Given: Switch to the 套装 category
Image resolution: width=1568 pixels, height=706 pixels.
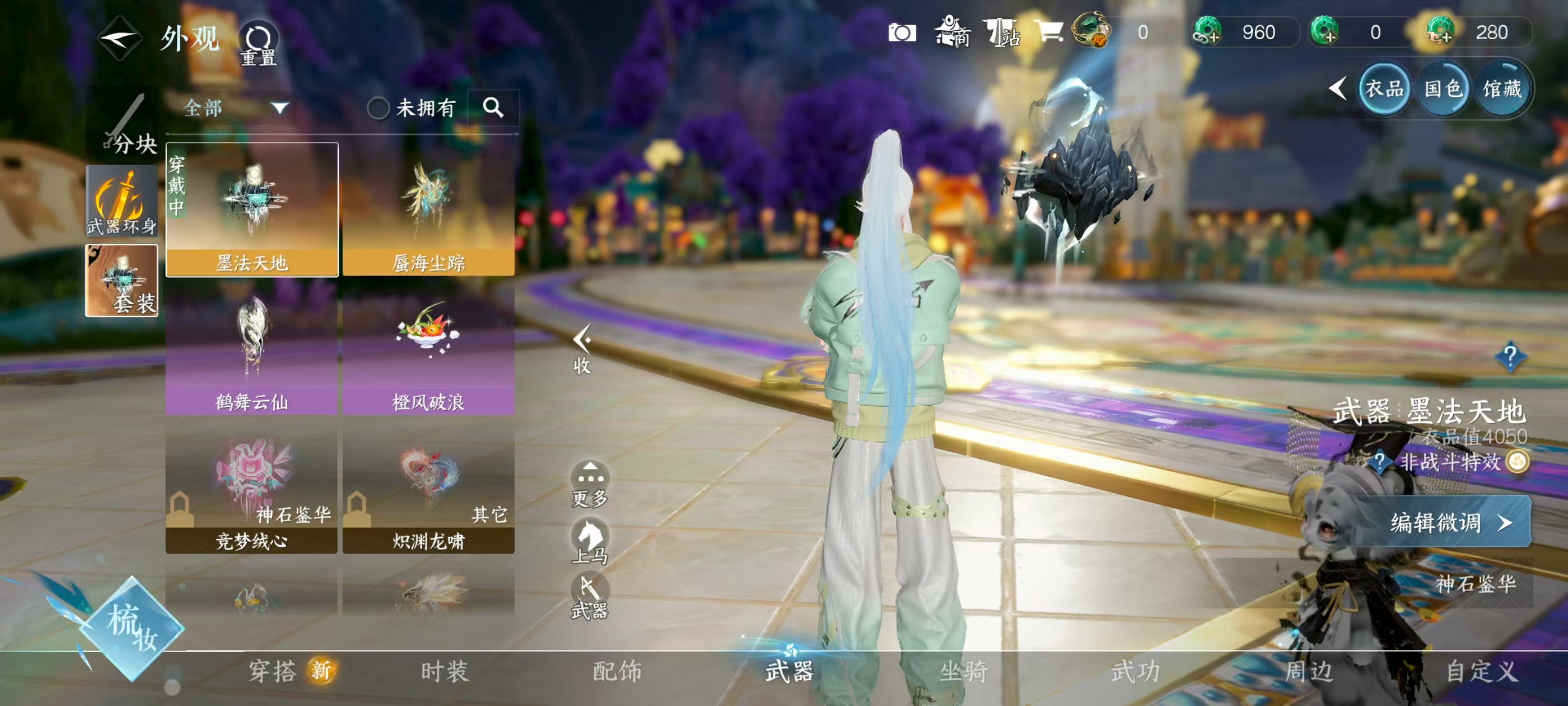Looking at the screenshot, I should pos(122,280).
